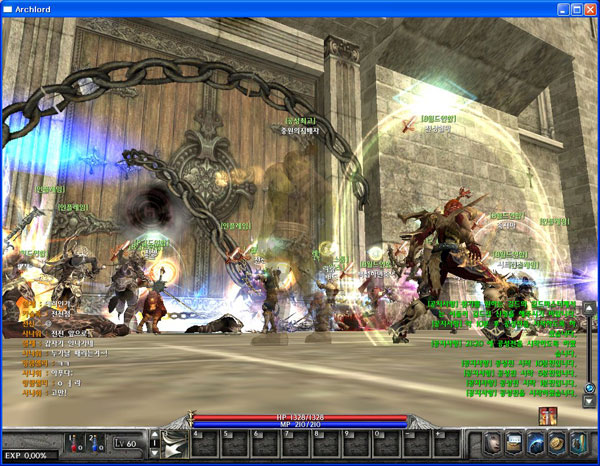Close the Archlord window

click(x=590, y=10)
